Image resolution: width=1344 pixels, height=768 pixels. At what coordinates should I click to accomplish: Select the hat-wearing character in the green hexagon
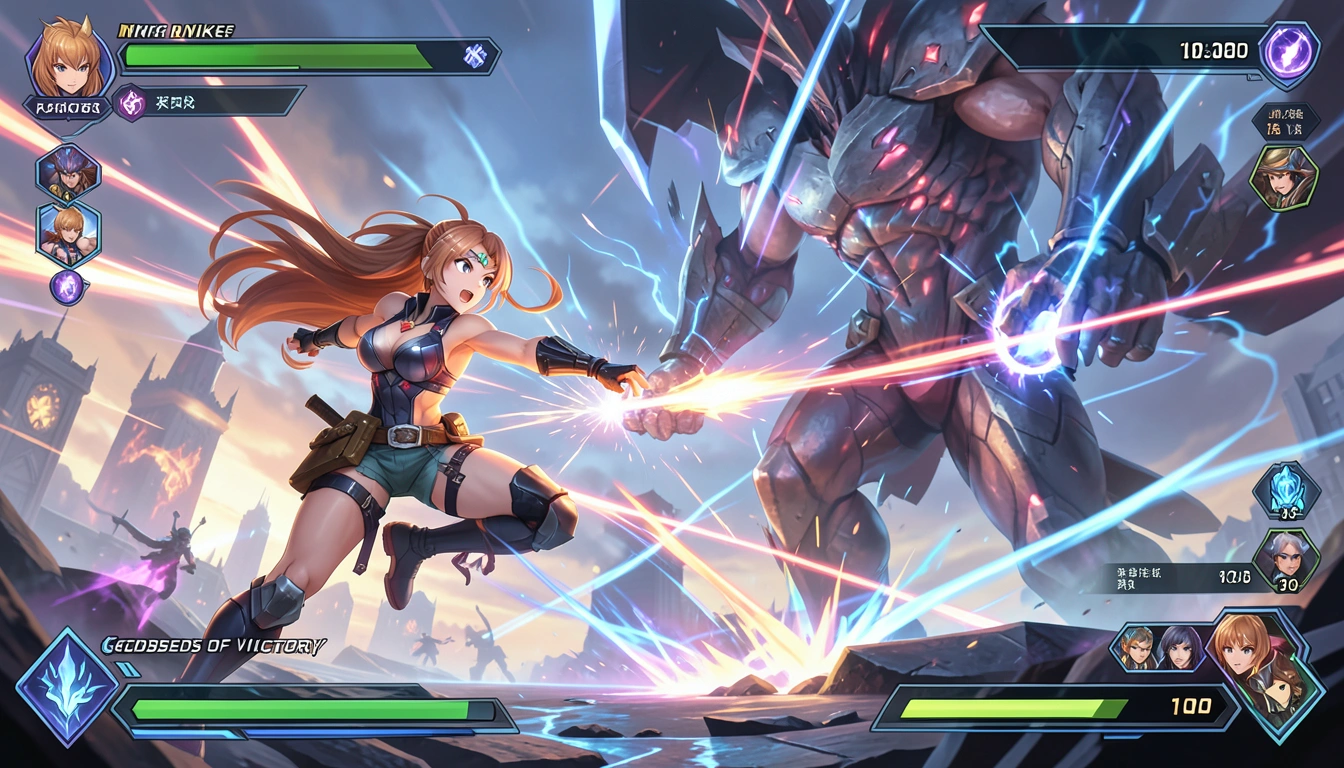coord(1282,178)
